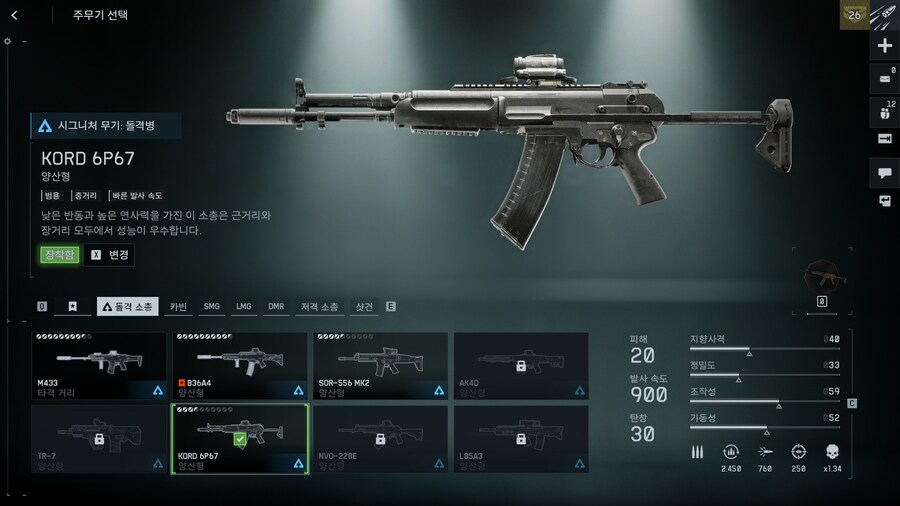Open the 저격 소총 sniper tab
This screenshot has height=506, width=900.
tap(319, 306)
